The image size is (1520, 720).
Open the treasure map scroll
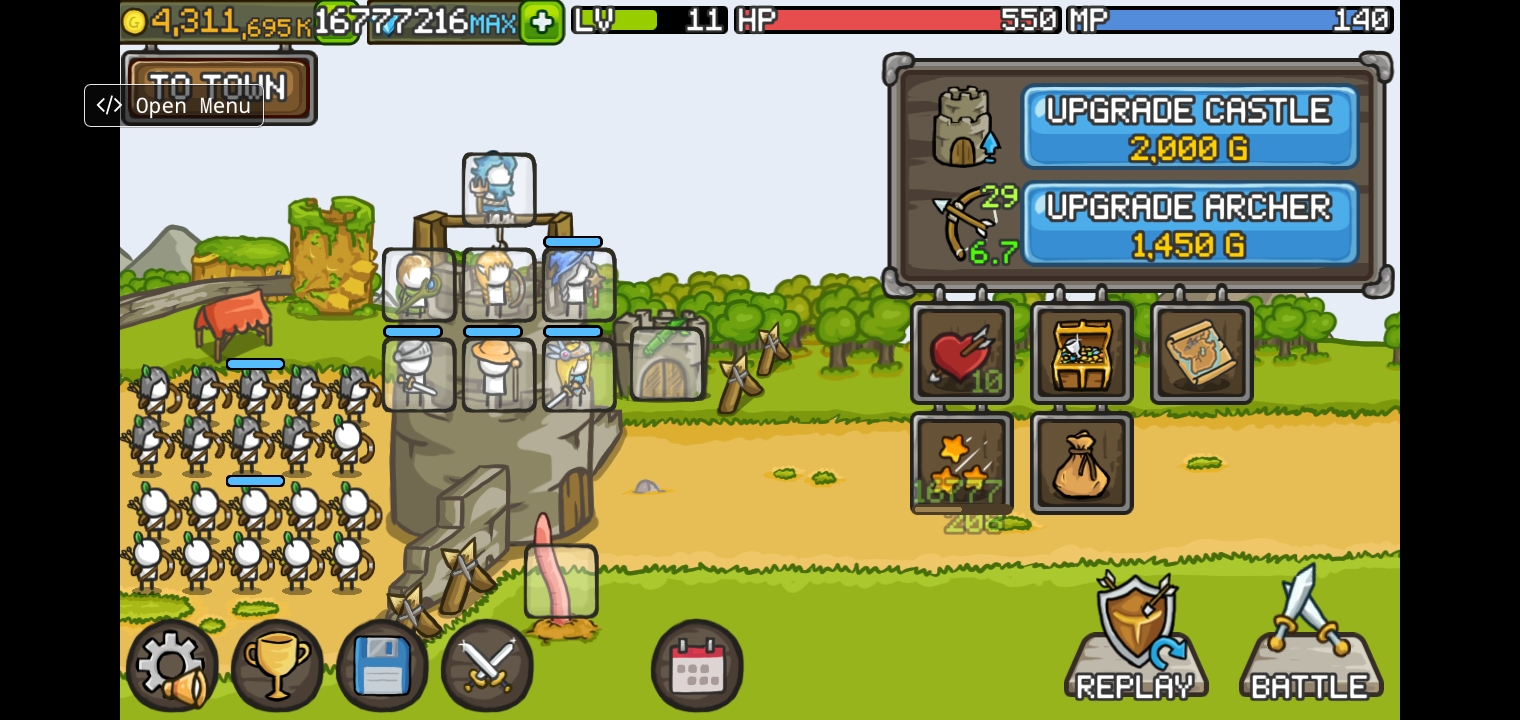point(1202,353)
